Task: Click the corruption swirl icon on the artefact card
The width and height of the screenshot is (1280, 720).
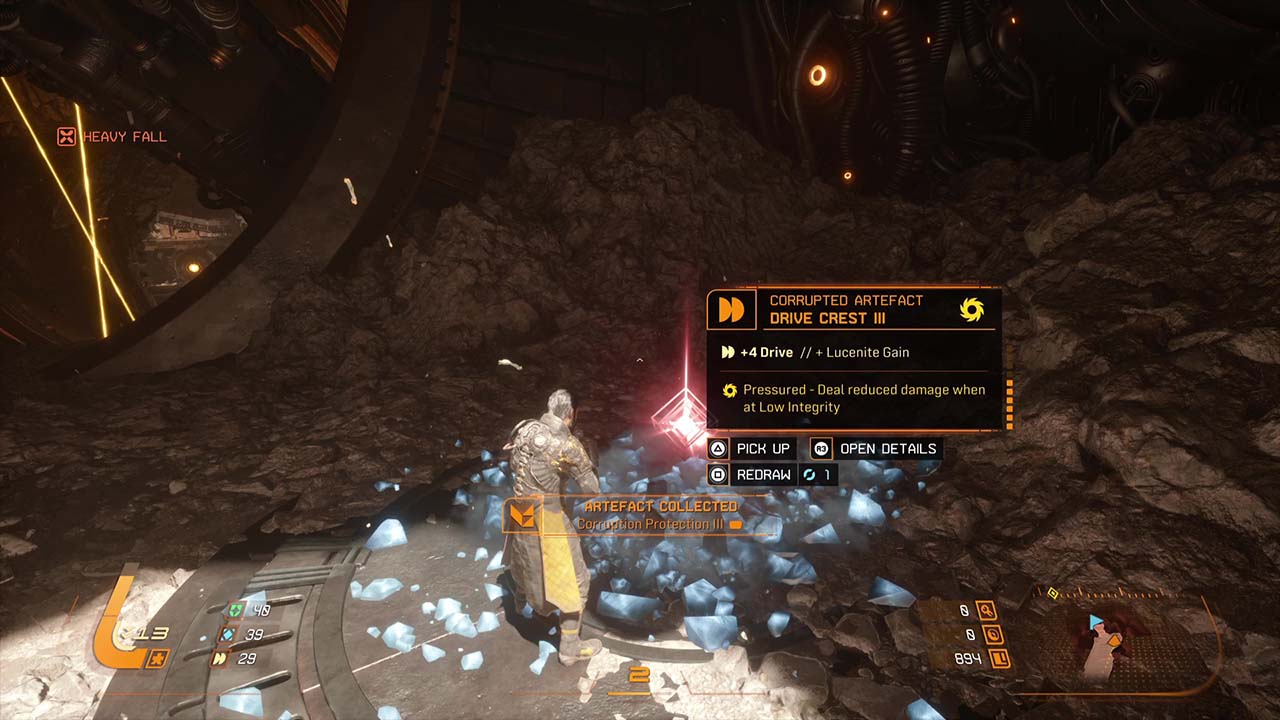Action: tap(971, 309)
